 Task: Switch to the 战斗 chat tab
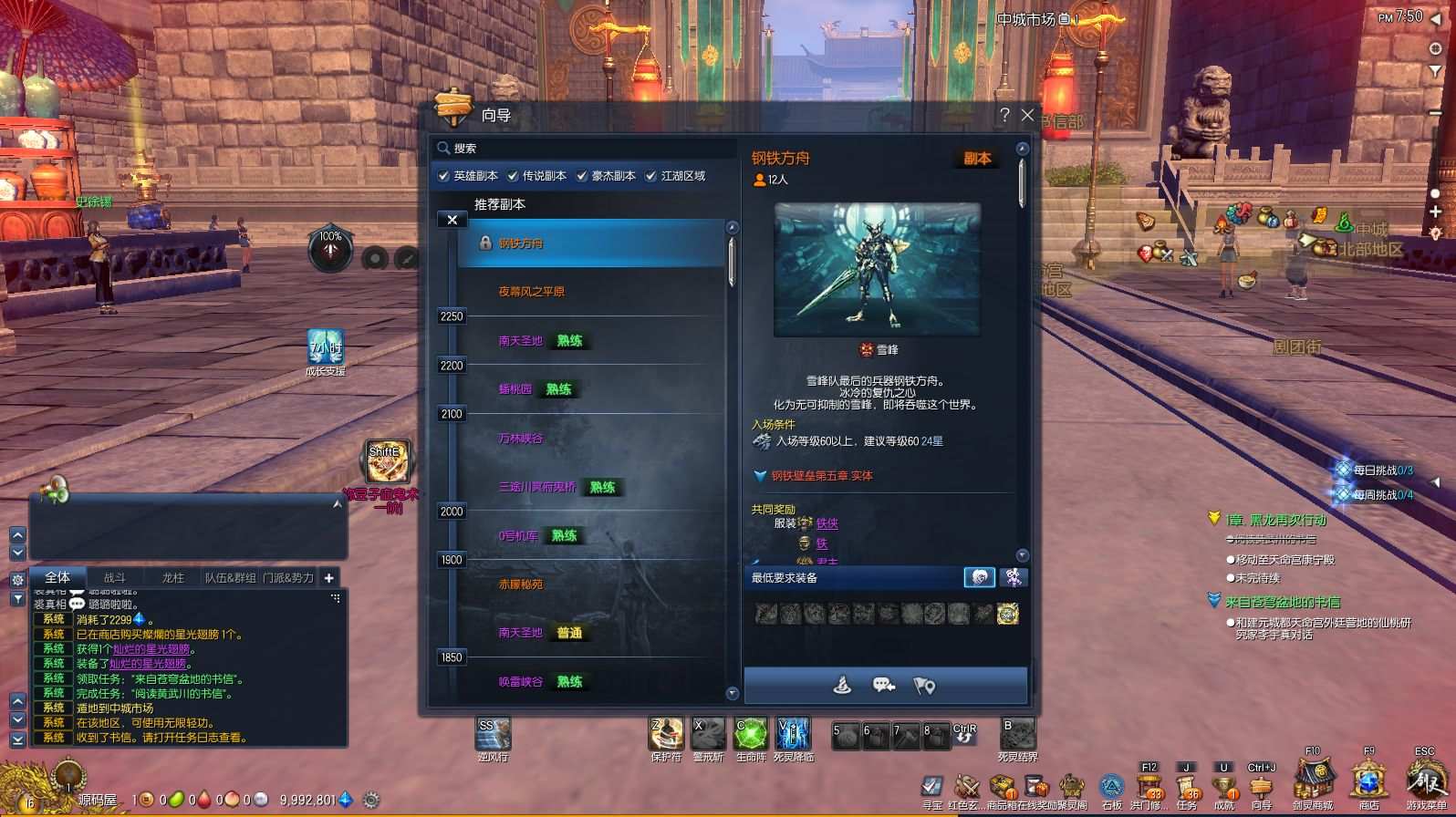point(116,577)
